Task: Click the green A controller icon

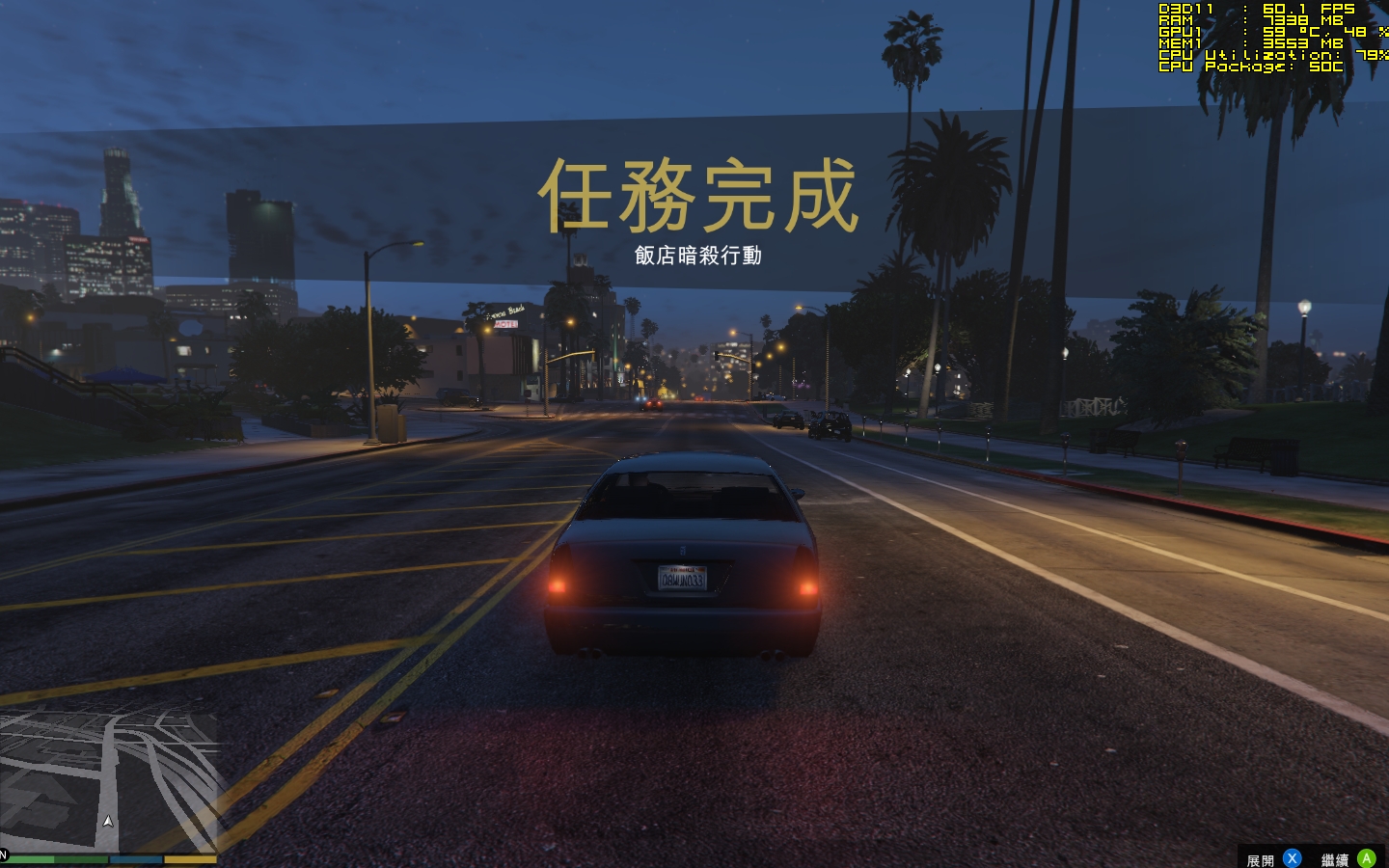Action: pyautogui.click(x=1367, y=857)
